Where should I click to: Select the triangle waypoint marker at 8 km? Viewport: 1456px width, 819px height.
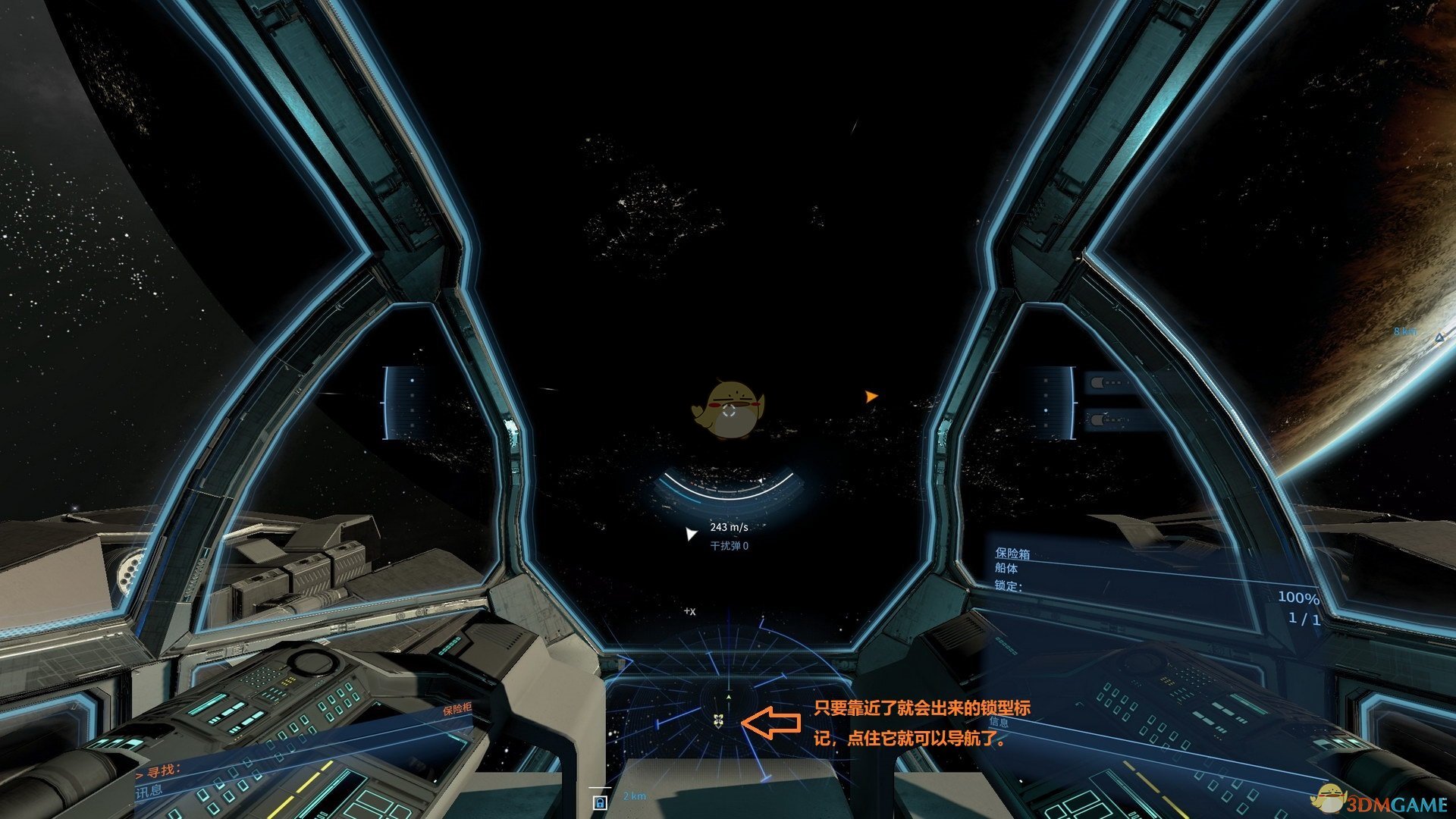point(1439,337)
